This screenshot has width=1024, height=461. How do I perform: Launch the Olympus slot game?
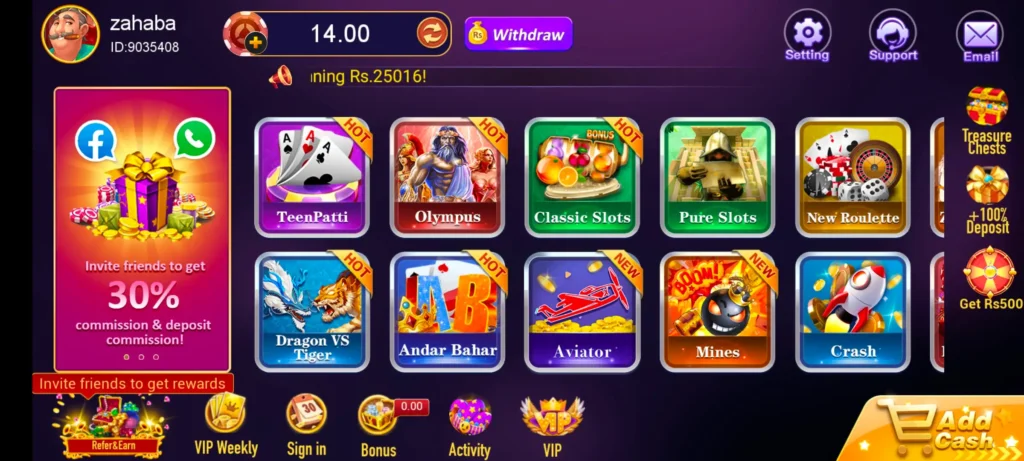447,175
